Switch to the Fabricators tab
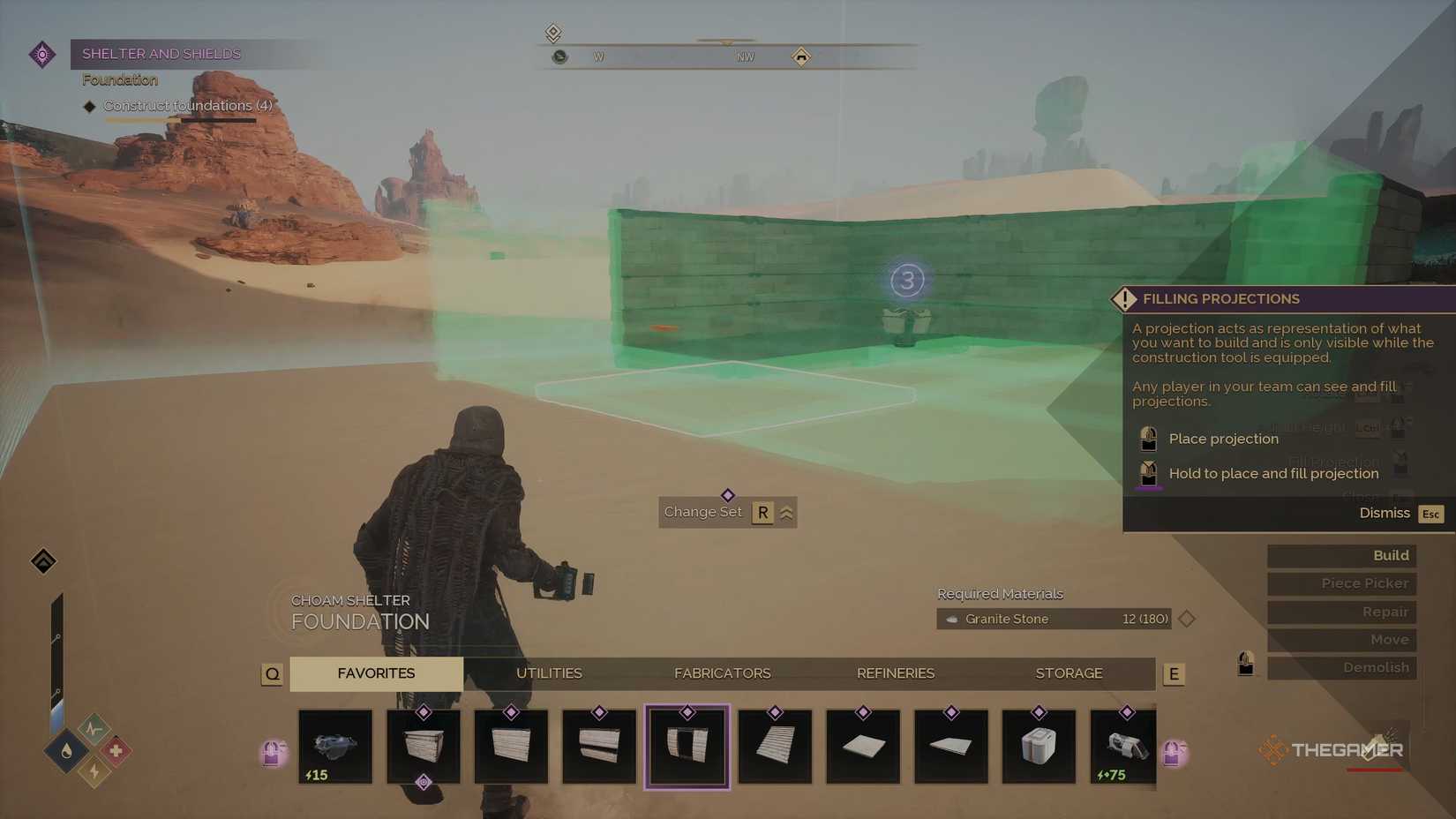The image size is (1456, 819). coord(722,673)
